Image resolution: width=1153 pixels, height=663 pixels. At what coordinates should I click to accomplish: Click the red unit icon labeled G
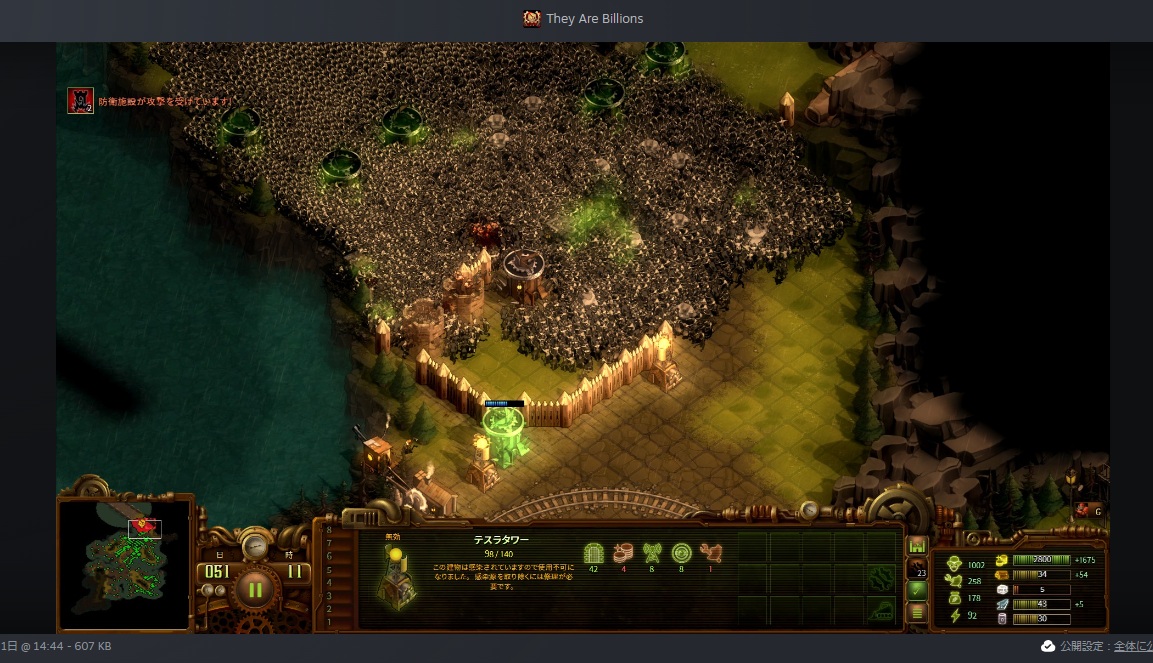(x=1087, y=510)
